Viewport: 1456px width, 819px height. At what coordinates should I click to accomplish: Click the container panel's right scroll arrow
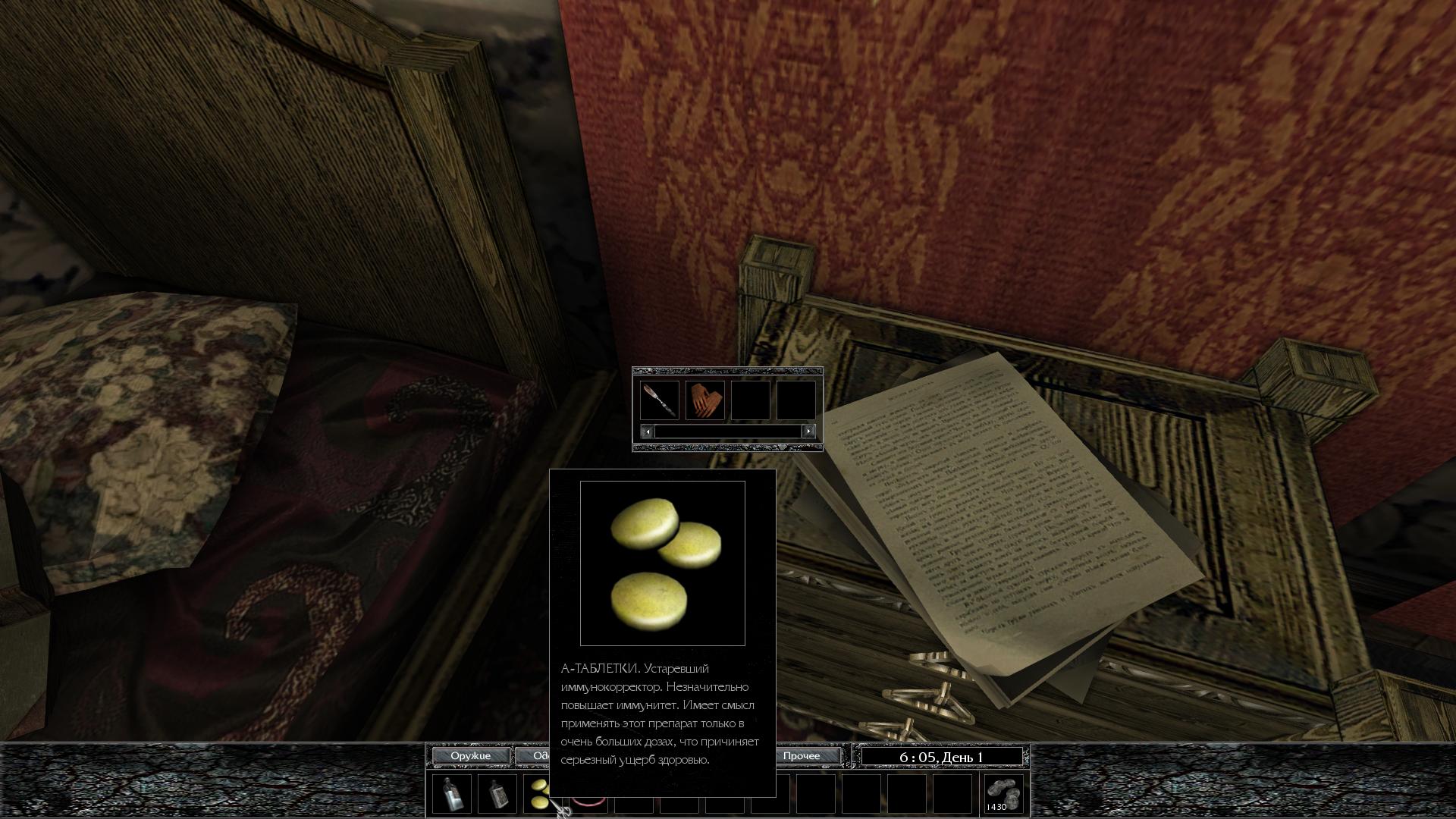[x=808, y=431]
